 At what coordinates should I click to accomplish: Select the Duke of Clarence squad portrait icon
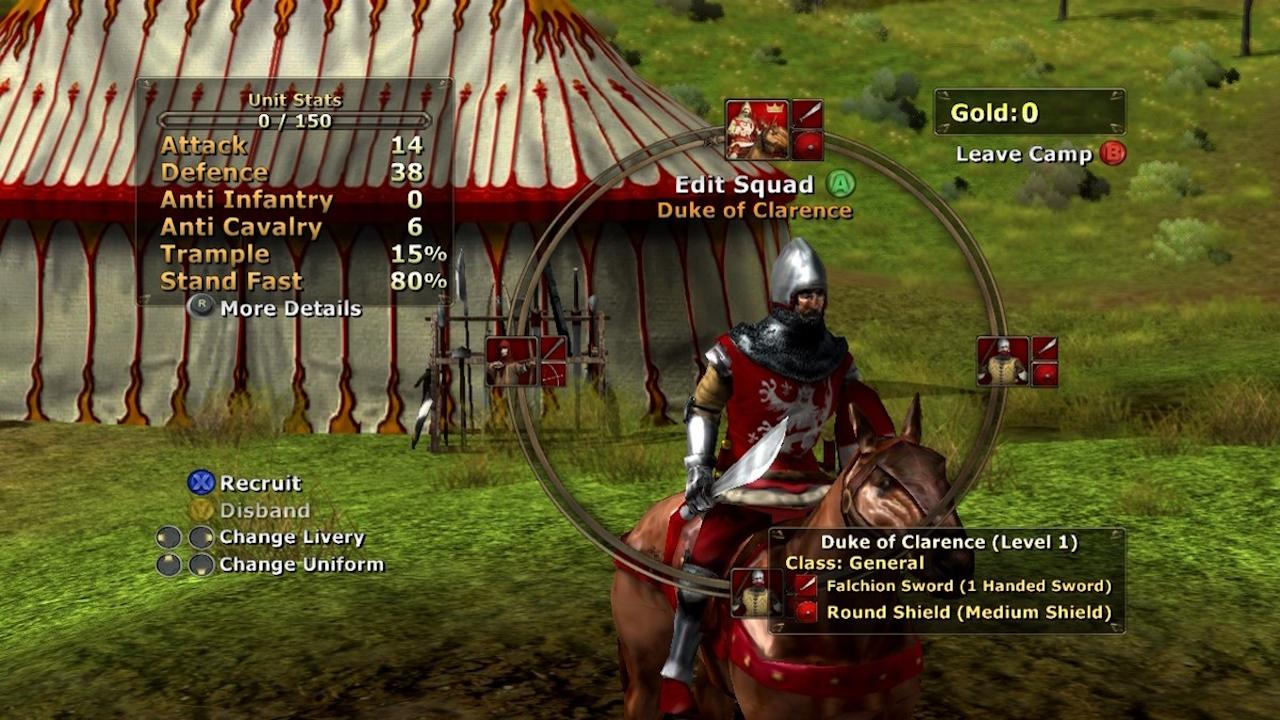(x=755, y=126)
